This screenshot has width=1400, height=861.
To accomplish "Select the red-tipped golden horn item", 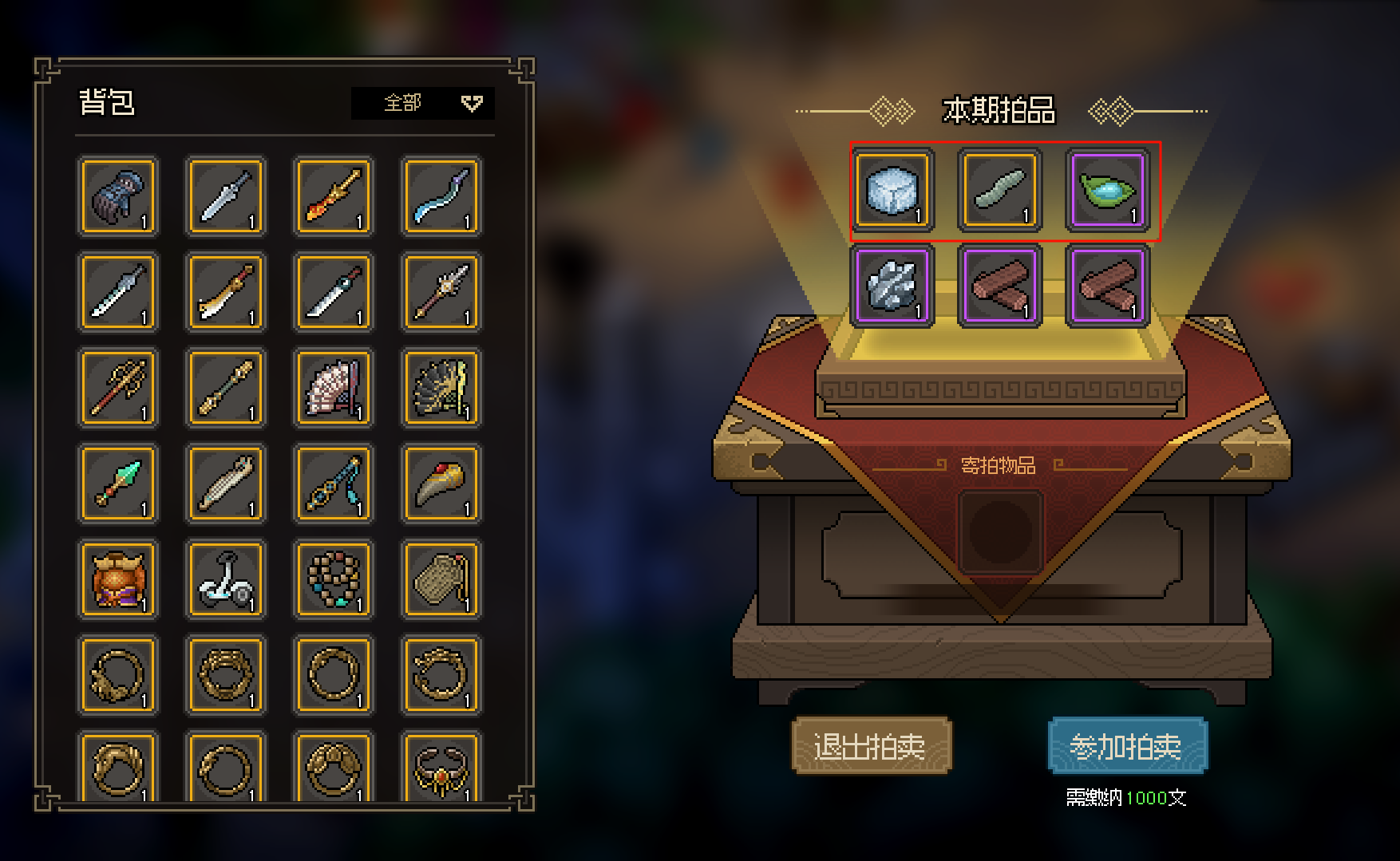I will (441, 484).
